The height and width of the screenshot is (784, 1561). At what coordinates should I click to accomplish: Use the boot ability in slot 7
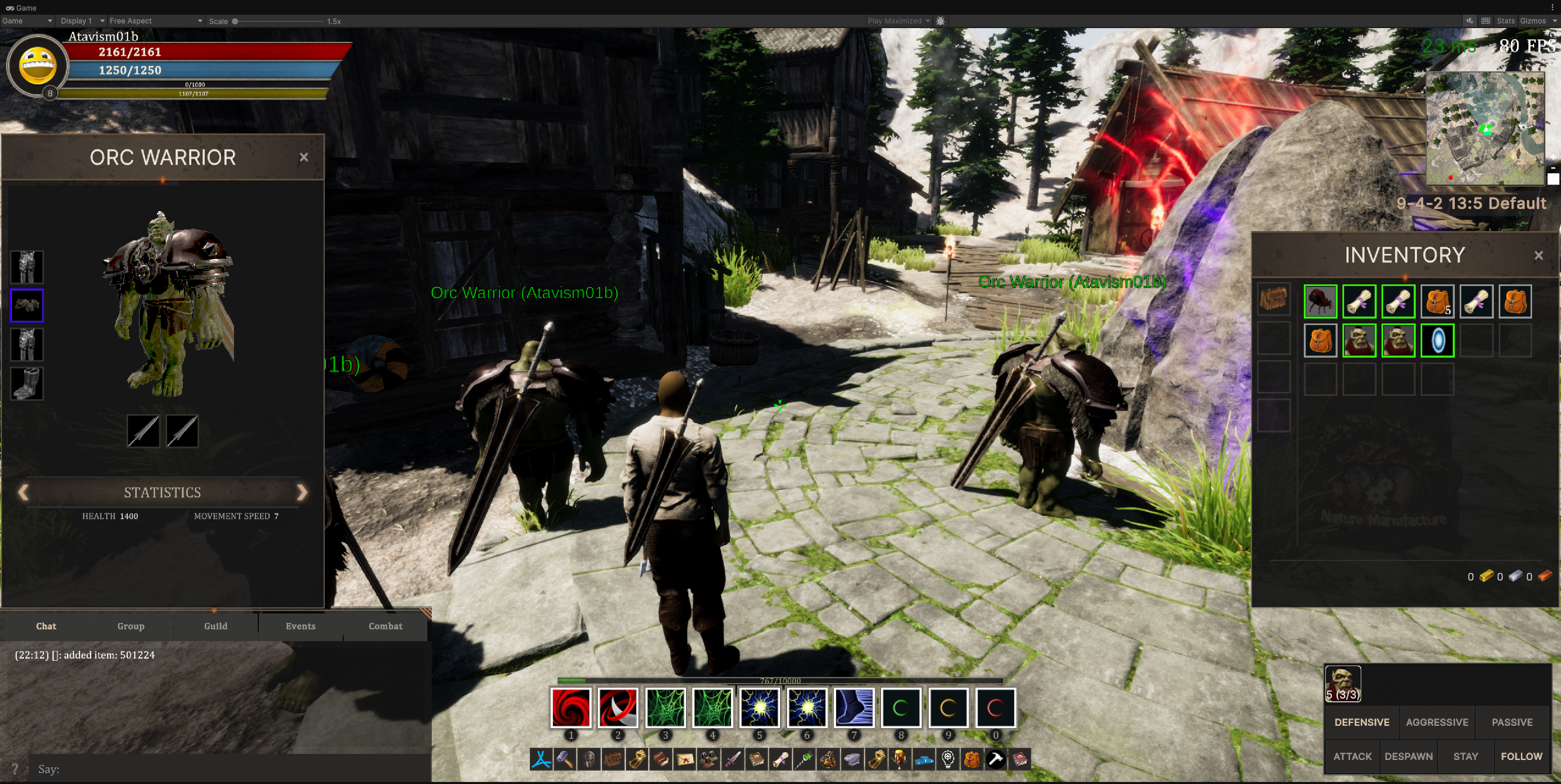tap(854, 707)
